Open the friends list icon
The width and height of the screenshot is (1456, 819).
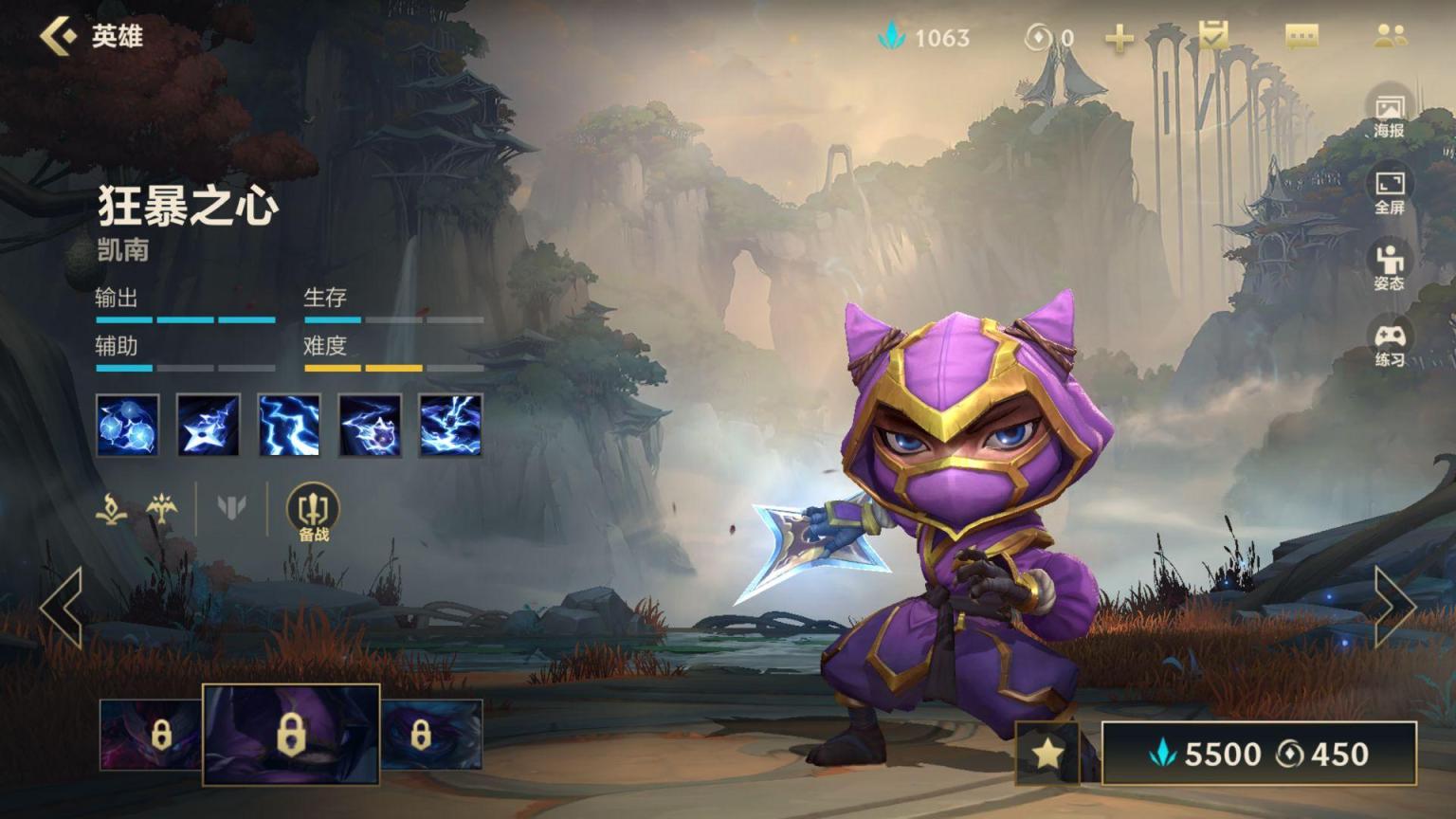point(1390,37)
